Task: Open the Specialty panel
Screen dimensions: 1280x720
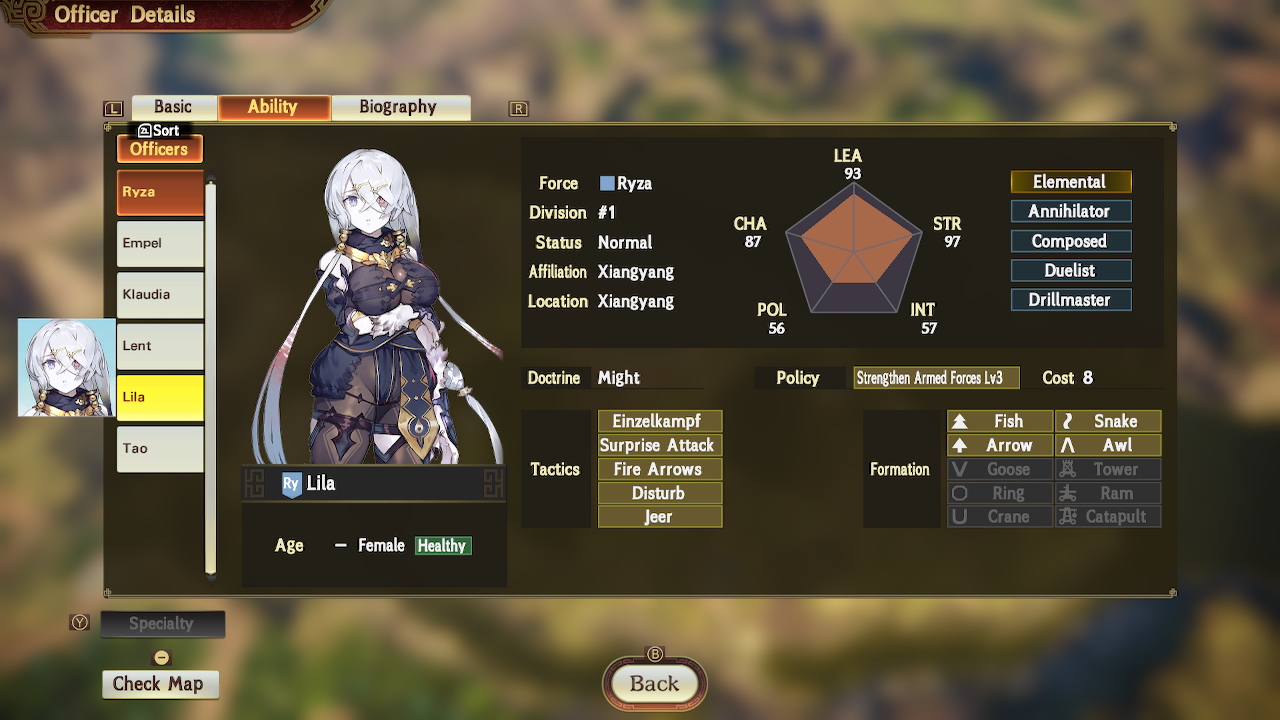Action: (x=163, y=624)
